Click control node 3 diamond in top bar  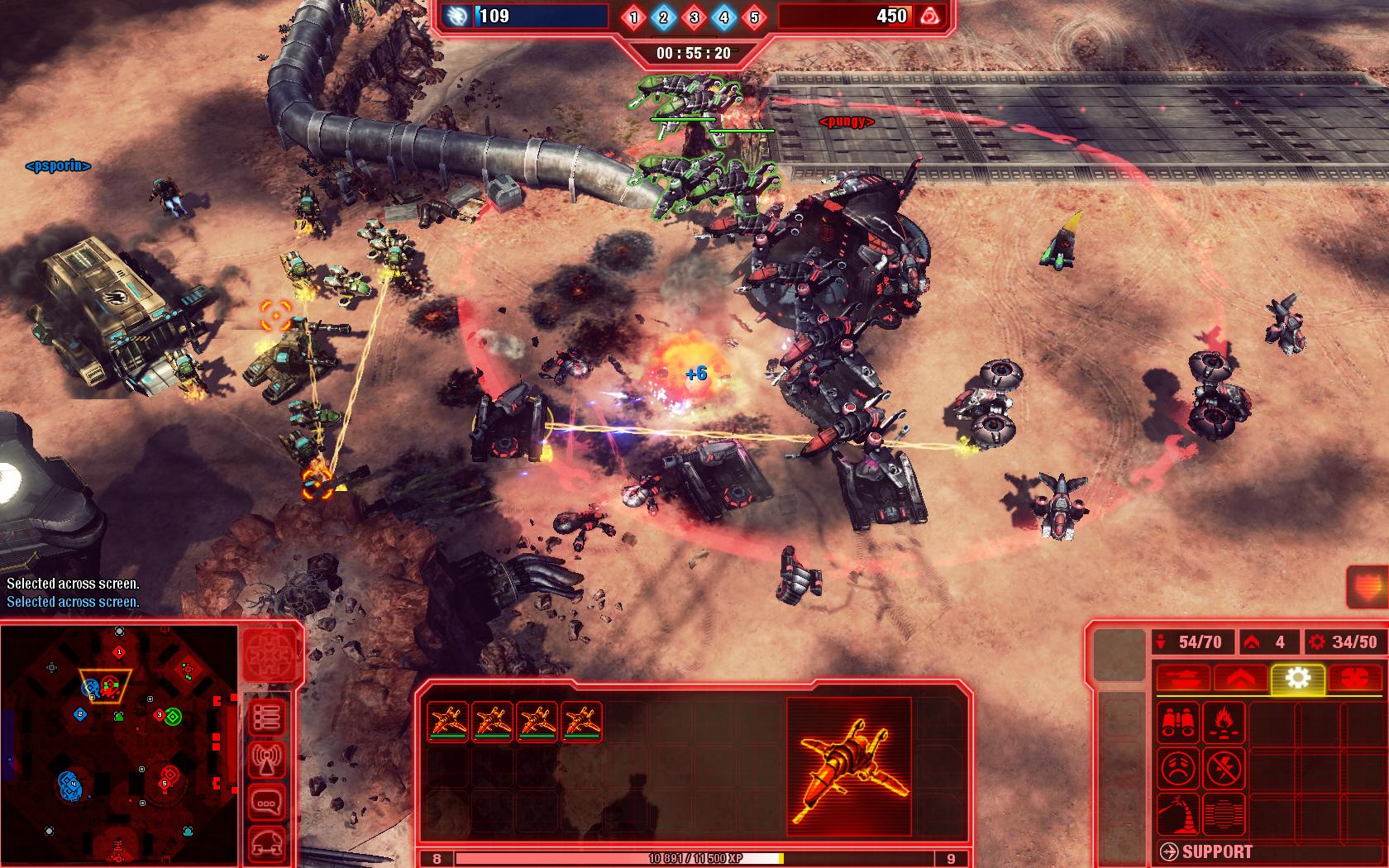[x=694, y=17]
